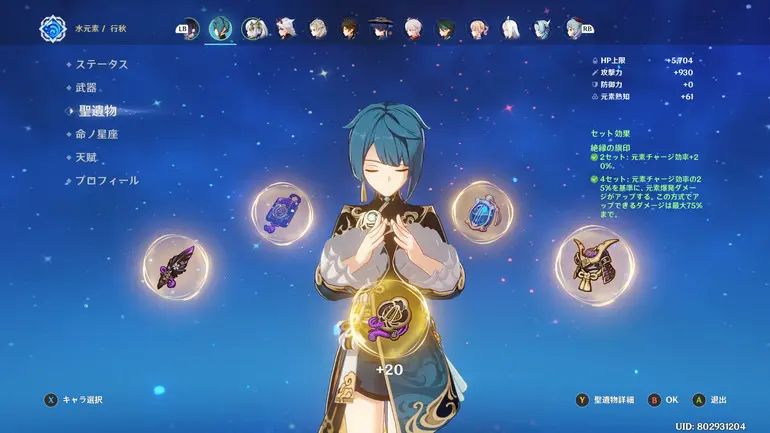Select the blue goblet artifact bubble
This screenshot has height=433, width=770.
(x=482, y=211)
